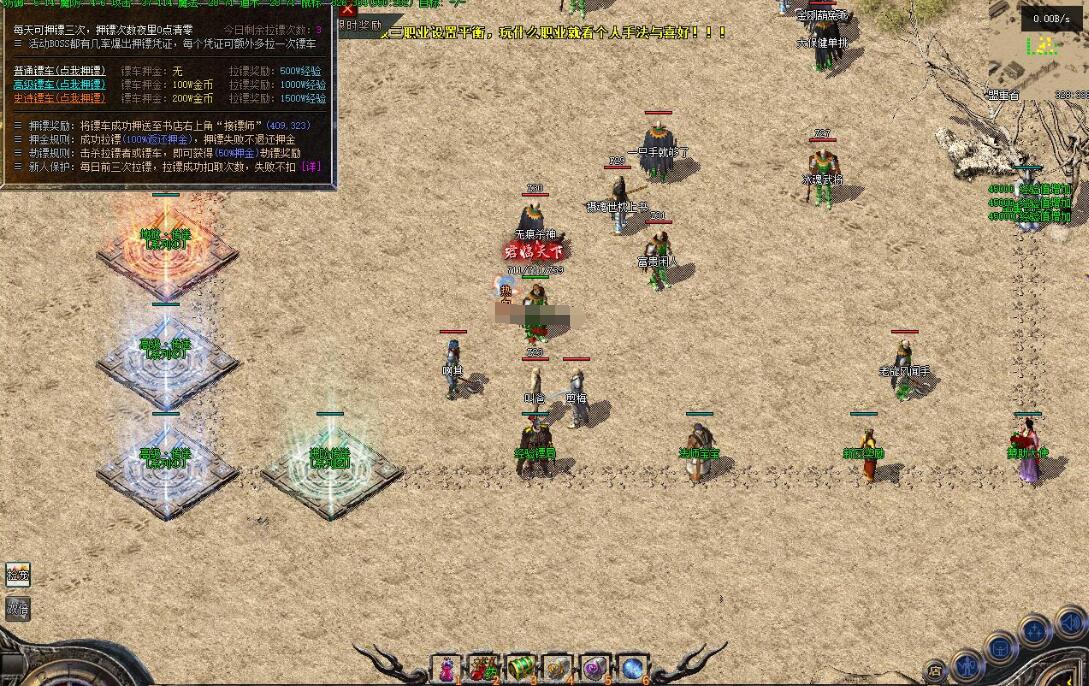Use the purple swirl scroll in slot 5
This screenshot has width=1089, height=686.
595,668
